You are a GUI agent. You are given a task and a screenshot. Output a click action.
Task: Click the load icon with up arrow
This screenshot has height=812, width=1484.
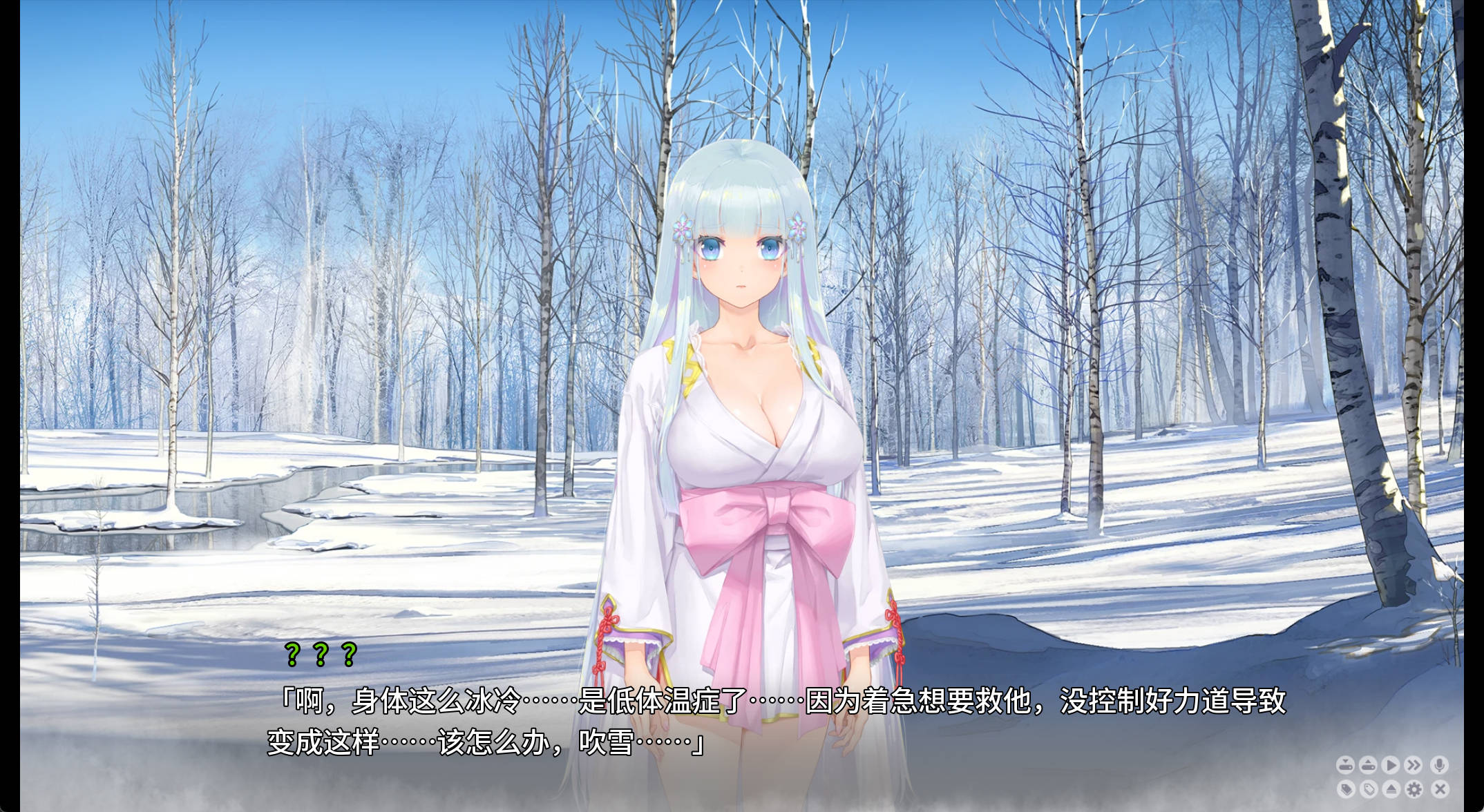point(1368,765)
